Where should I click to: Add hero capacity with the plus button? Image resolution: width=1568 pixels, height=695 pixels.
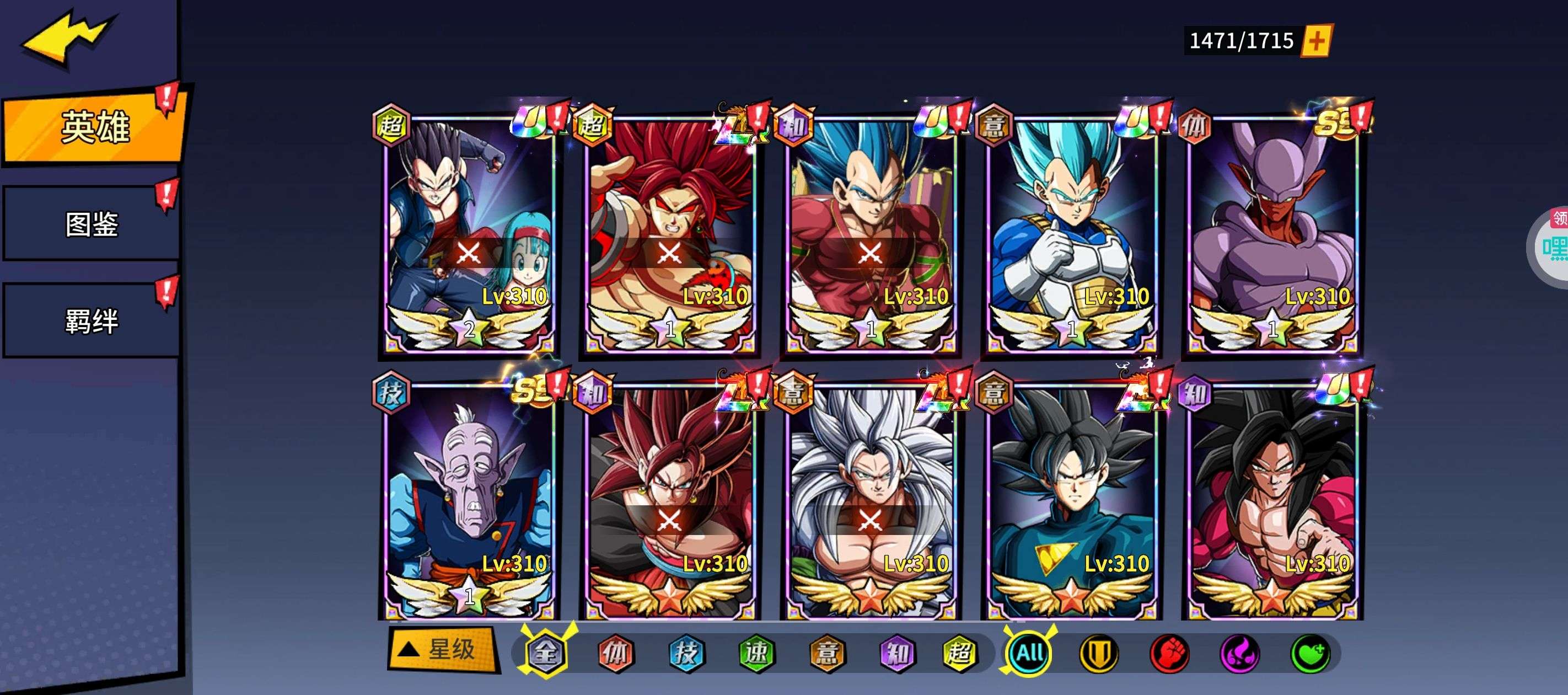tap(1316, 41)
